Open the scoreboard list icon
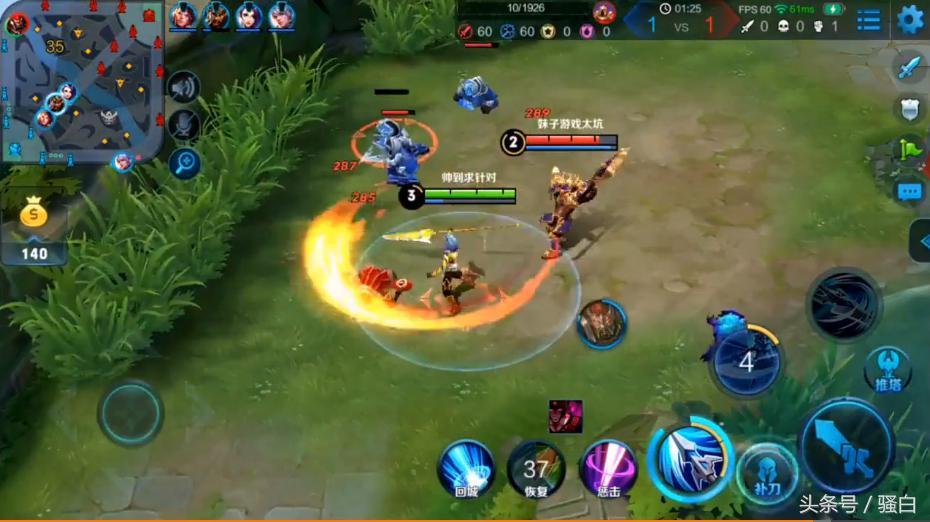Screen dimensions: 930x522 [x=868, y=19]
